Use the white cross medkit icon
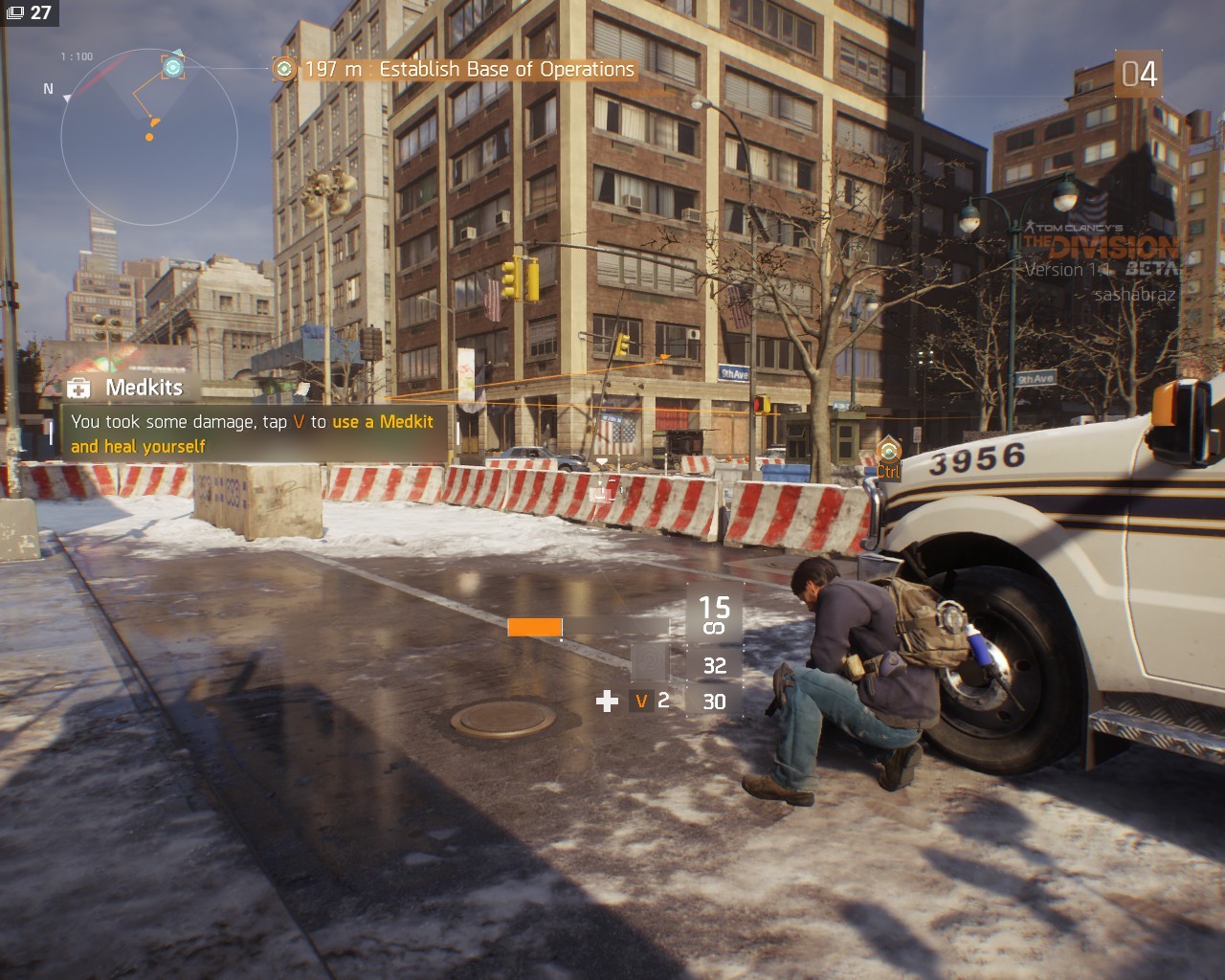1225x980 pixels. 607,702
